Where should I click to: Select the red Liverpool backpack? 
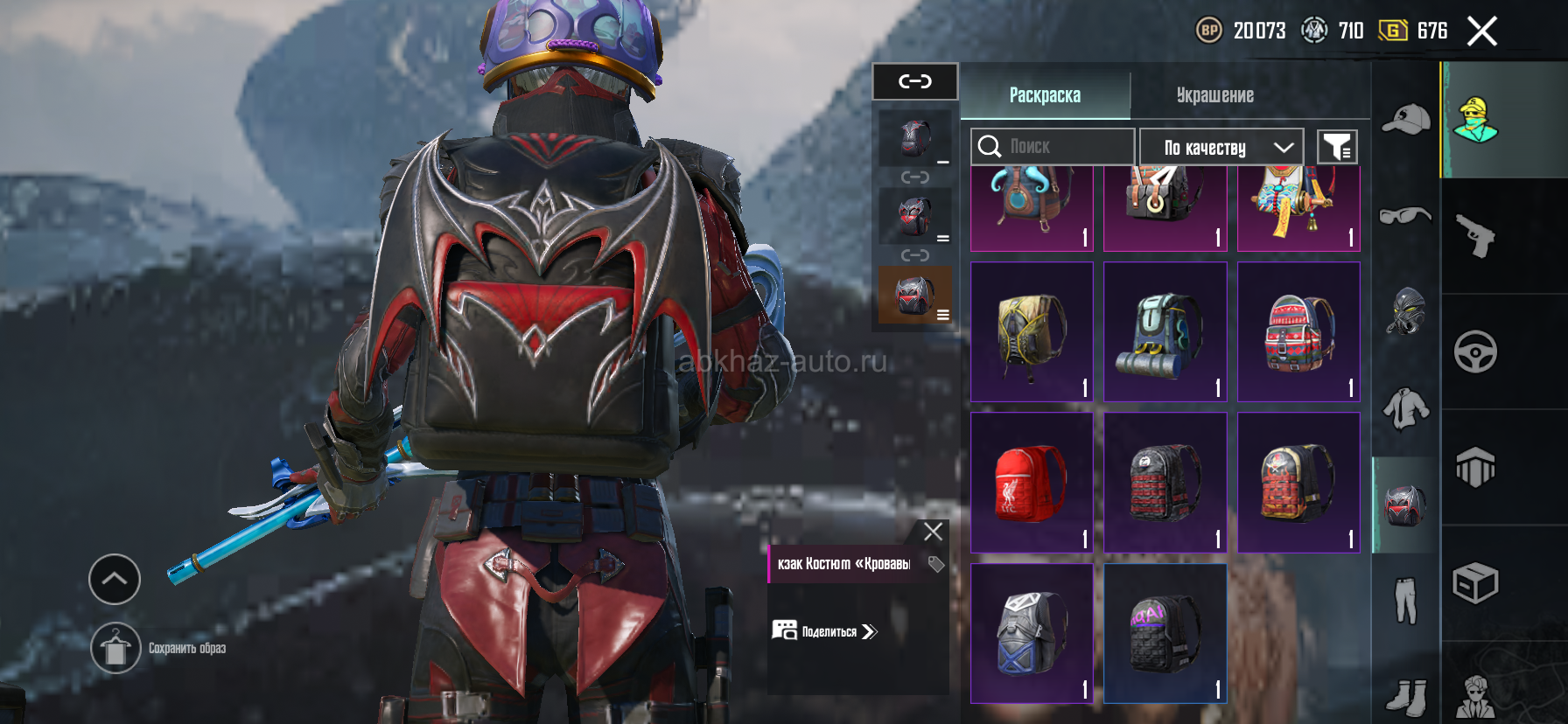click(x=1032, y=483)
